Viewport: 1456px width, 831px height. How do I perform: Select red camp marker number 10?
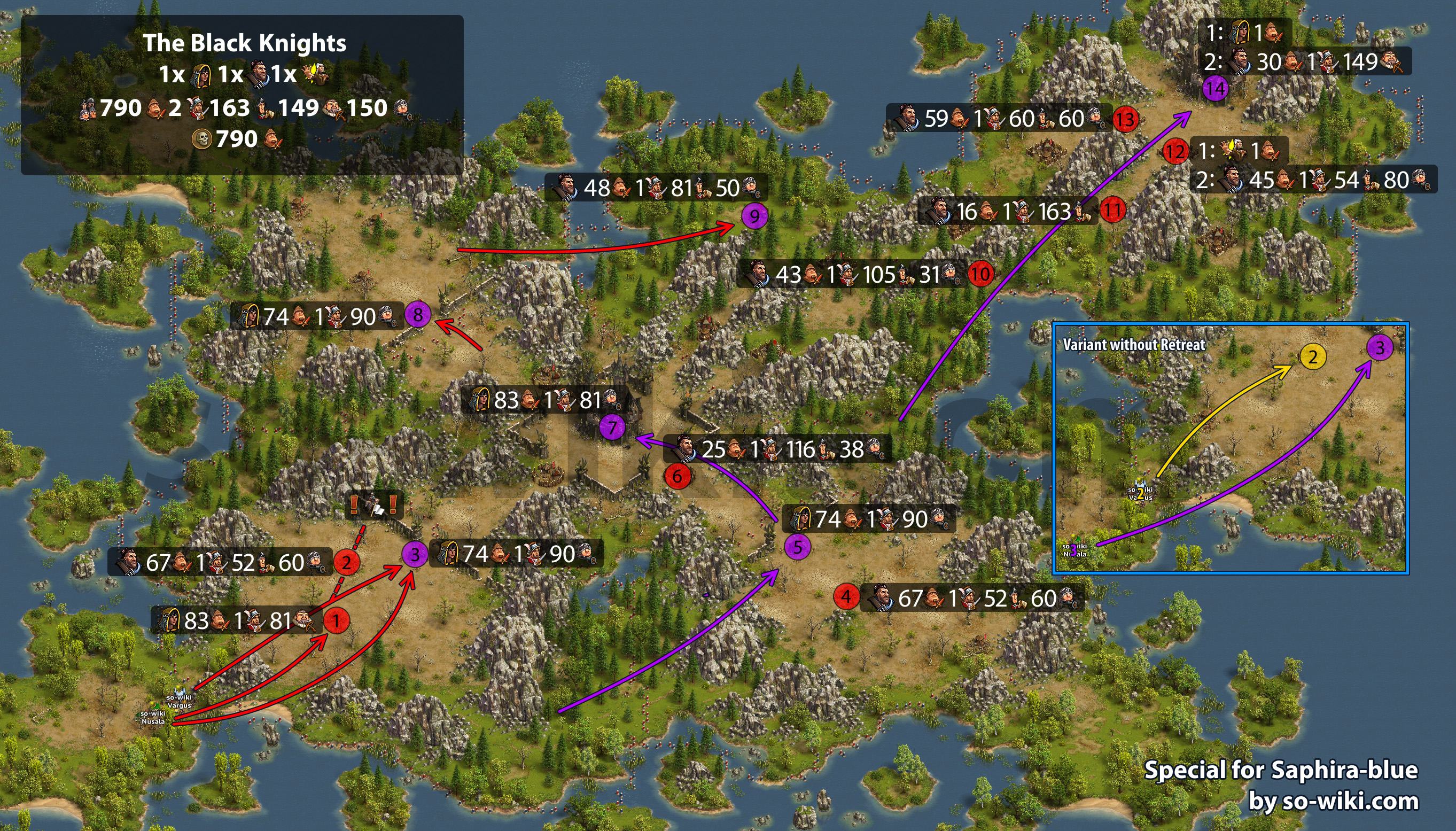click(981, 274)
